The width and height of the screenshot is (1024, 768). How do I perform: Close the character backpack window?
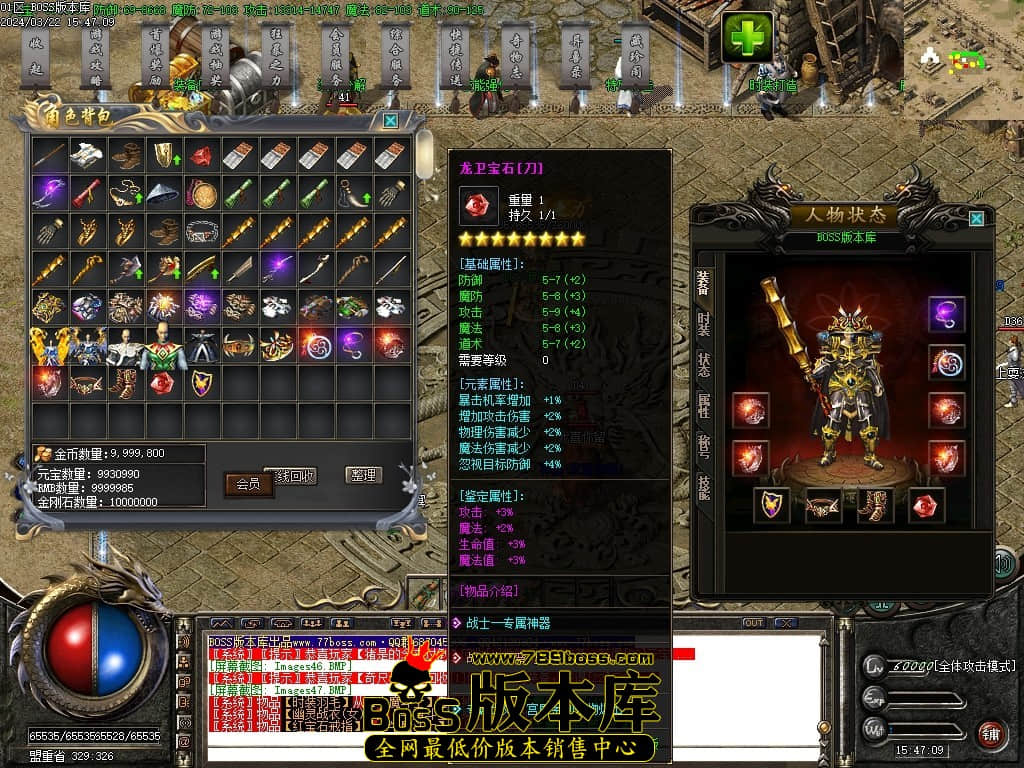(391, 120)
